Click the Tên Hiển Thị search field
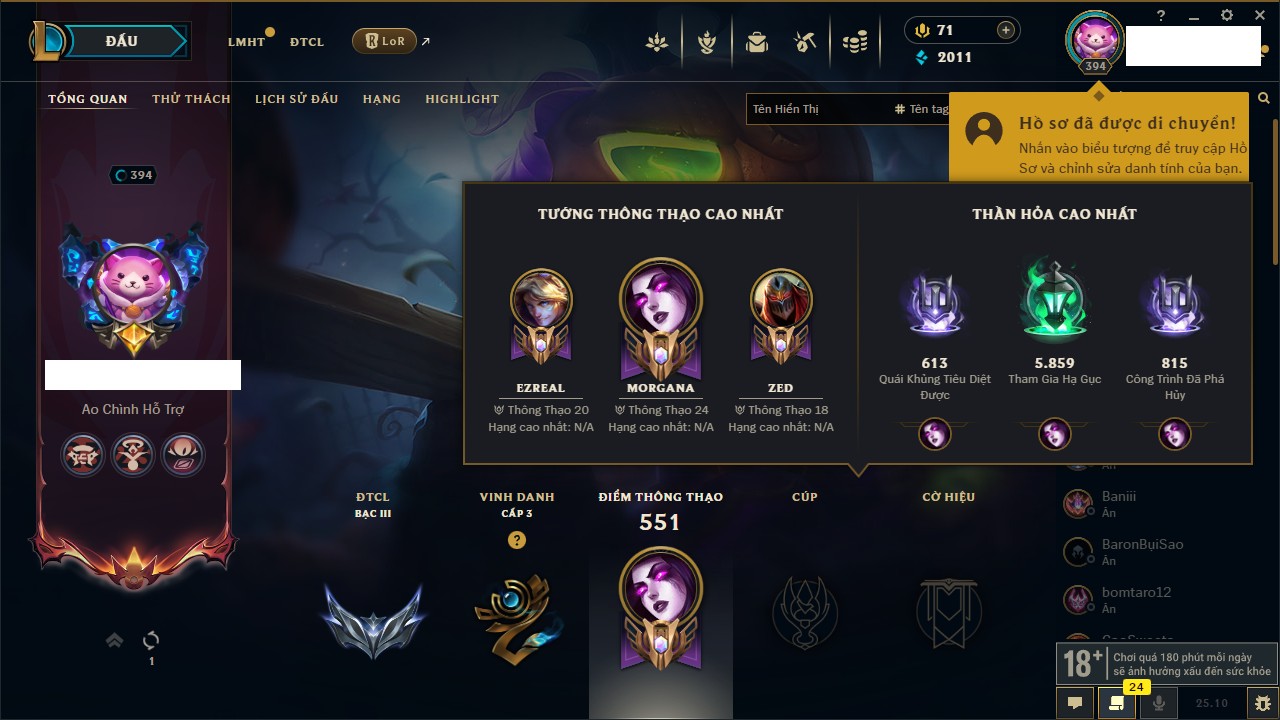Viewport: 1280px width, 720px height. click(x=815, y=109)
